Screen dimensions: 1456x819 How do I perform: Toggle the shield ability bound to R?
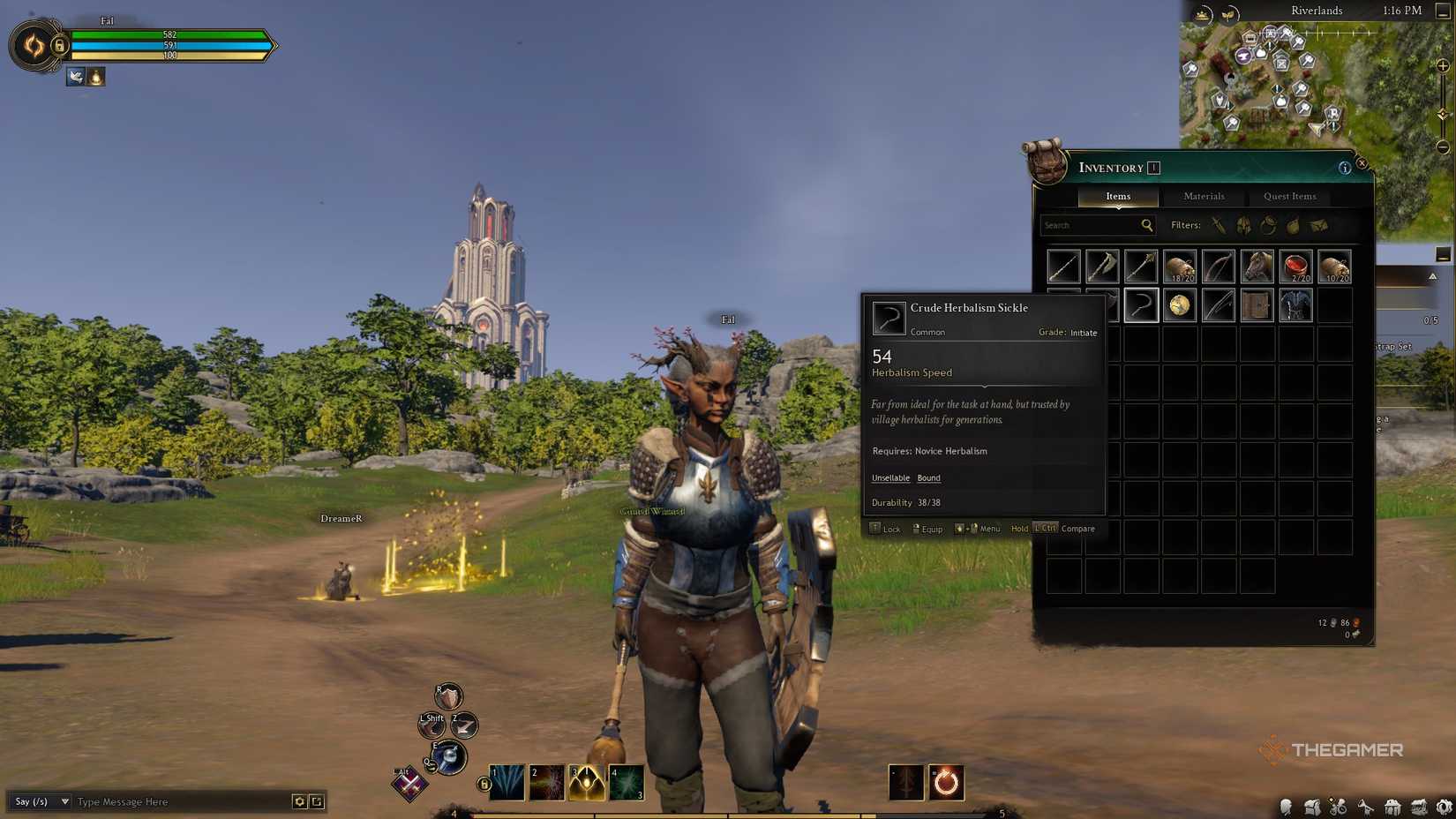click(x=447, y=696)
